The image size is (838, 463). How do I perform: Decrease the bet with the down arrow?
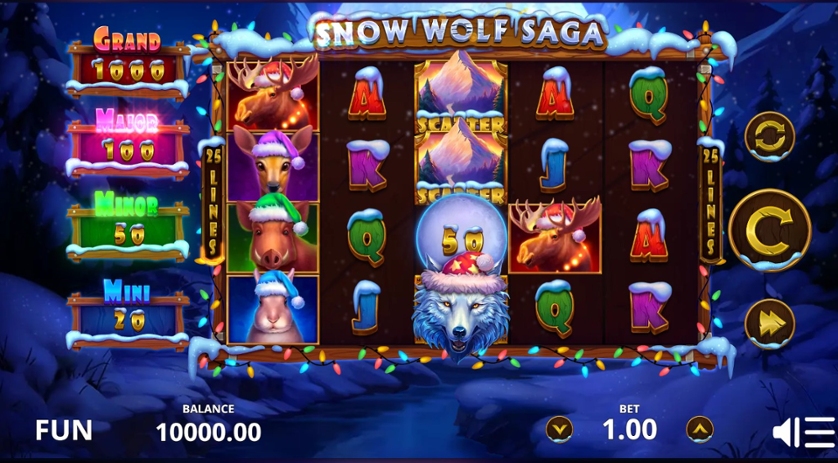(x=559, y=429)
